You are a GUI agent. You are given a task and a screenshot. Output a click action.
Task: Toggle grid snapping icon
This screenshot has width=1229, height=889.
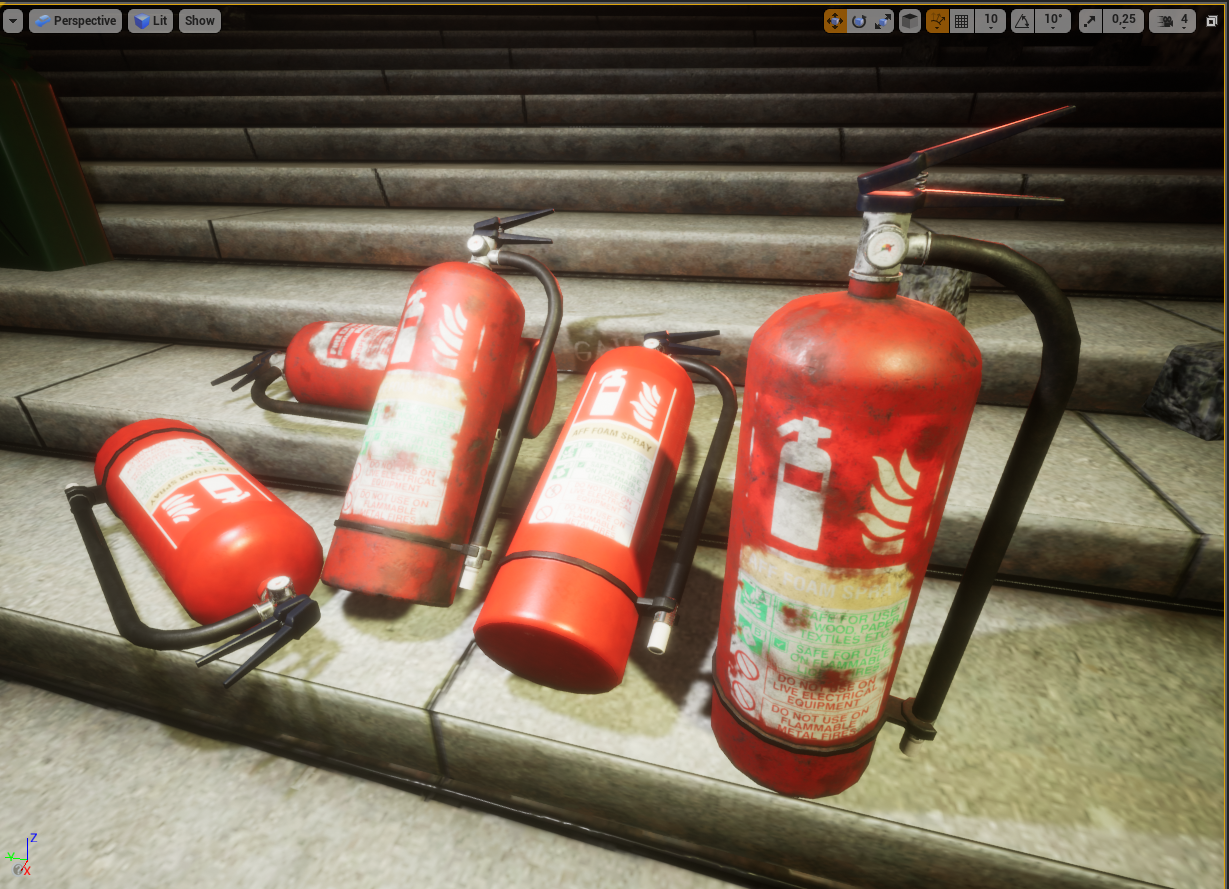tap(962, 21)
